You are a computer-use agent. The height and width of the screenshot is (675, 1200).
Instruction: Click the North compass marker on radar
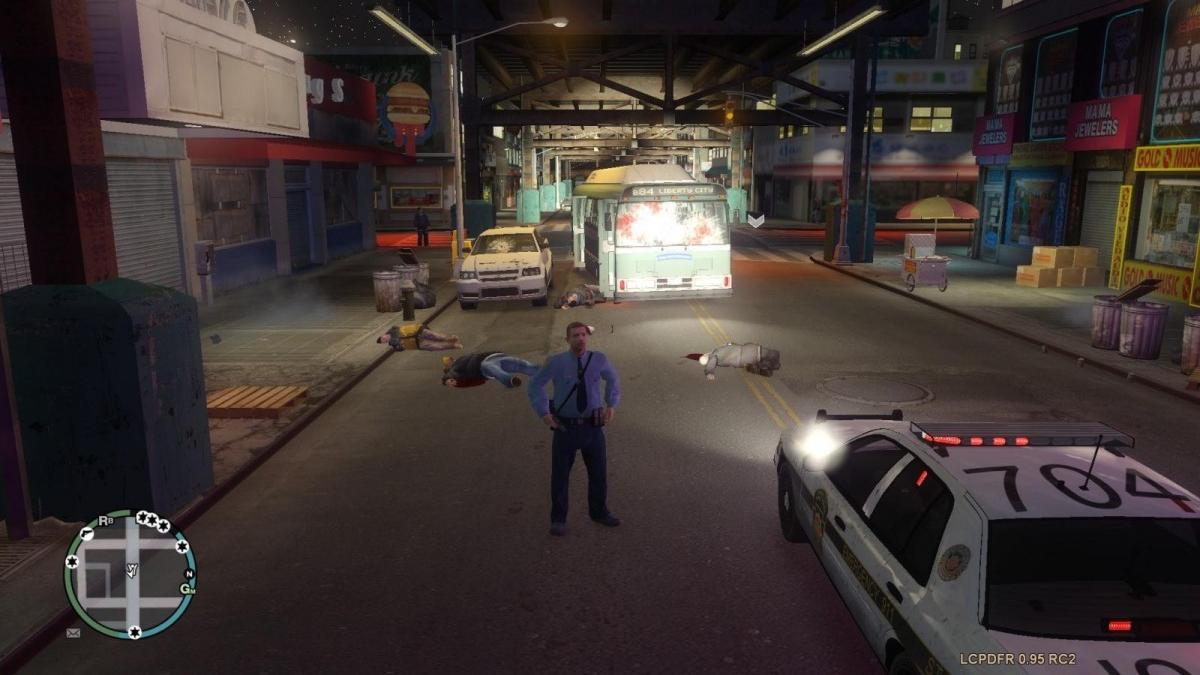[187, 573]
